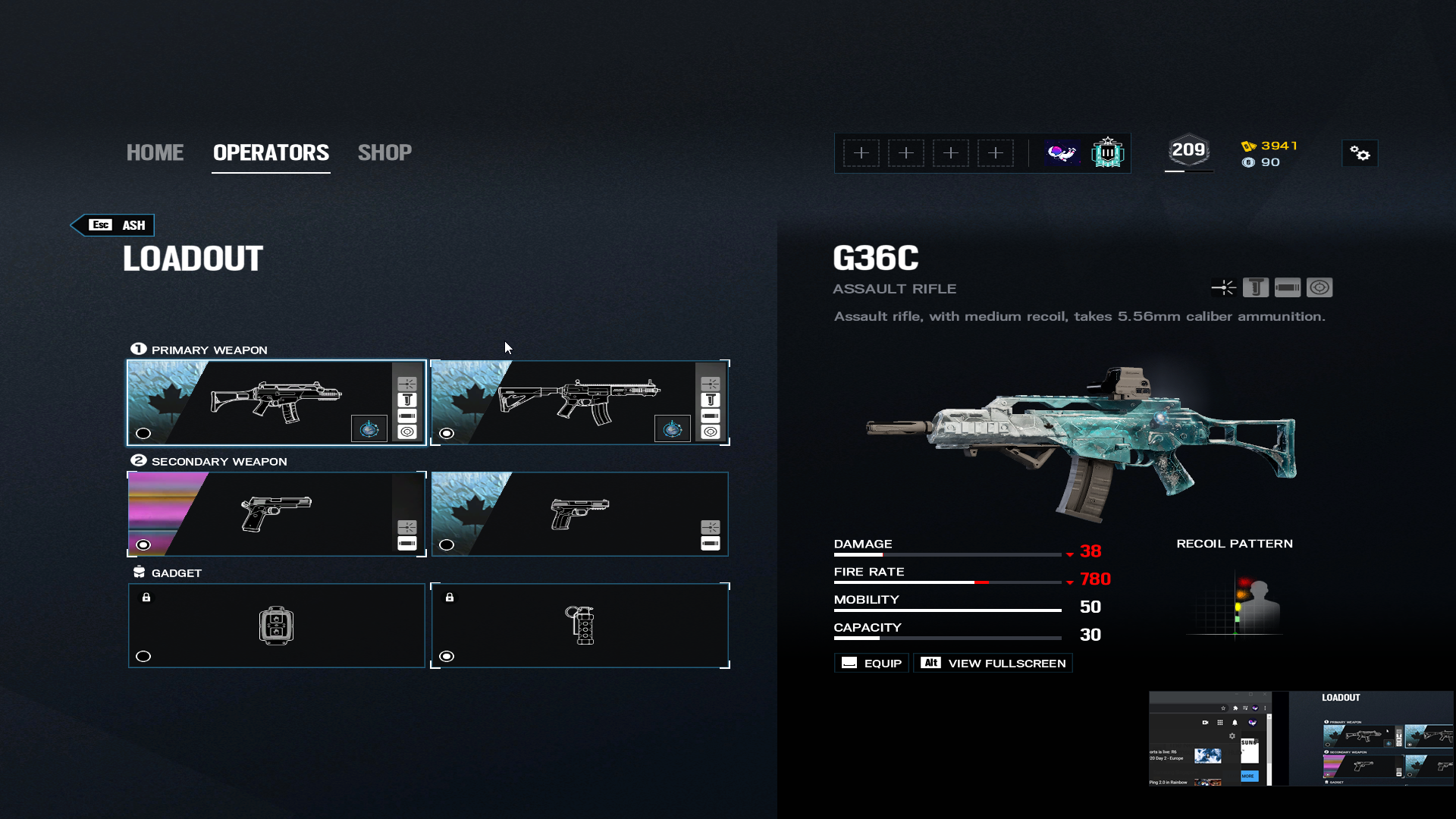Click the purple booster icon in top bar
This screenshot has height=819, width=1456.
pyautogui.click(x=1062, y=153)
